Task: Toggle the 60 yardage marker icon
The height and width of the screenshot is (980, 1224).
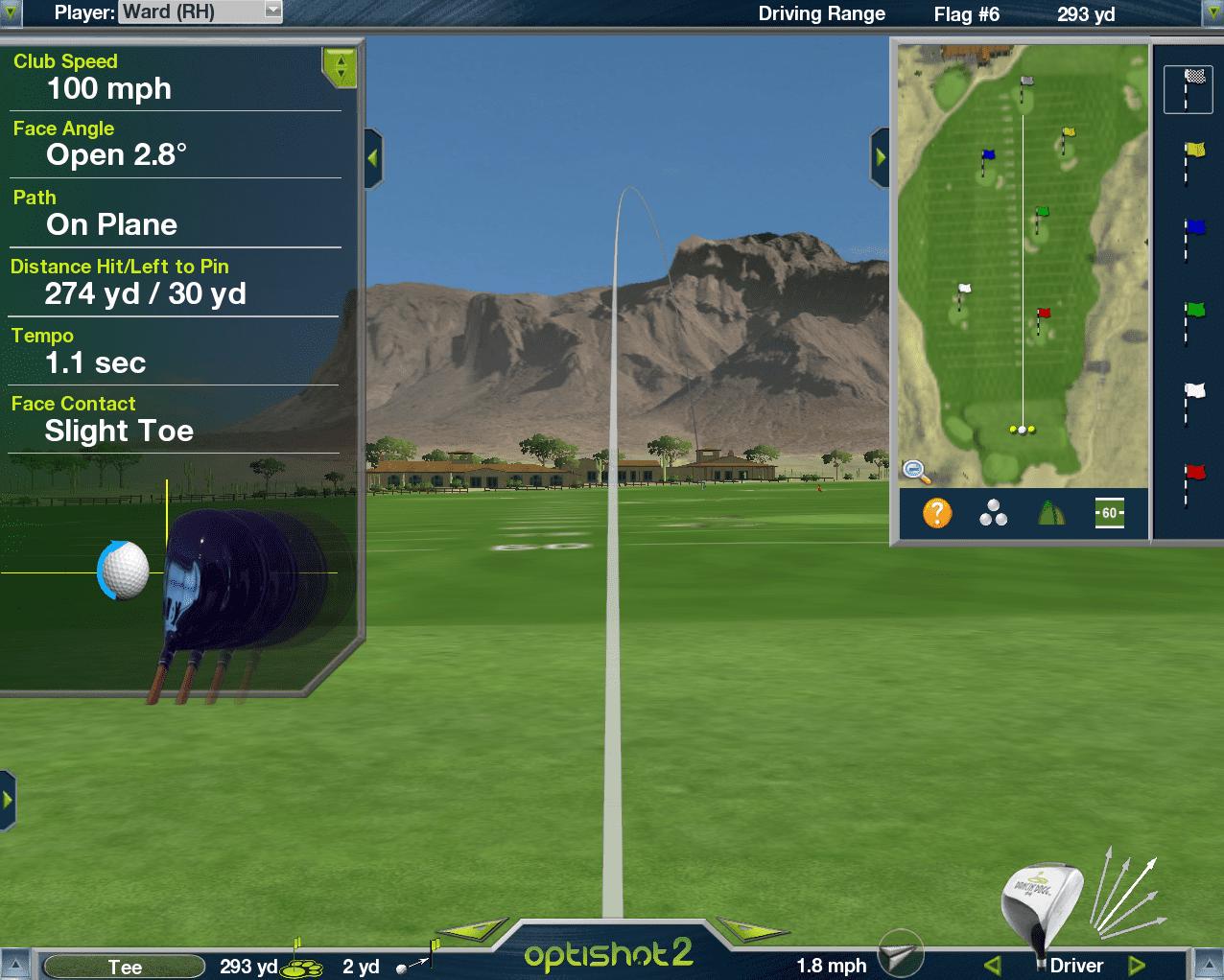Action: pos(1109,513)
